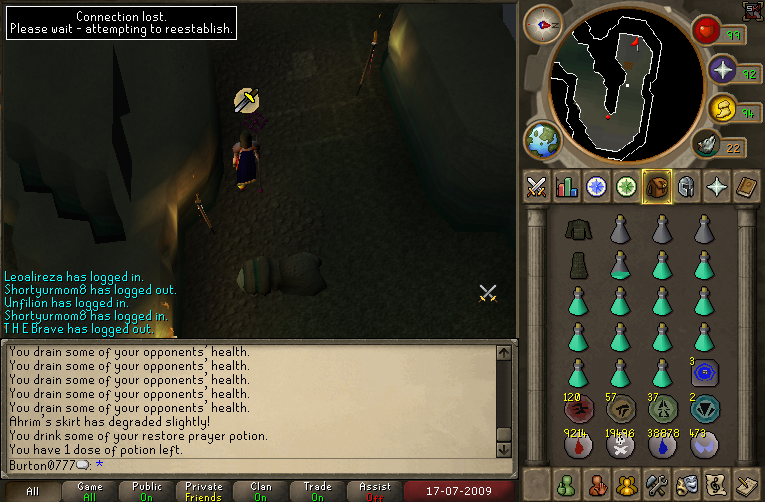Choose the death rune stack
This screenshot has height=502, width=765.
point(618,445)
